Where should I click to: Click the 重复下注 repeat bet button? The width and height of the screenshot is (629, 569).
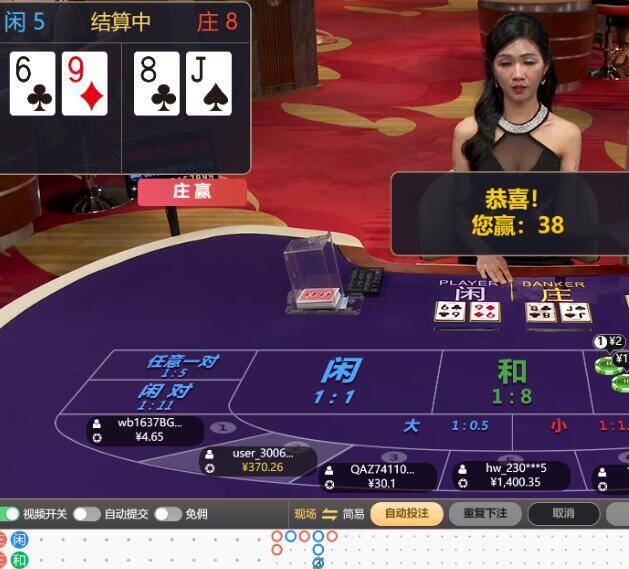pyautogui.click(x=485, y=514)
